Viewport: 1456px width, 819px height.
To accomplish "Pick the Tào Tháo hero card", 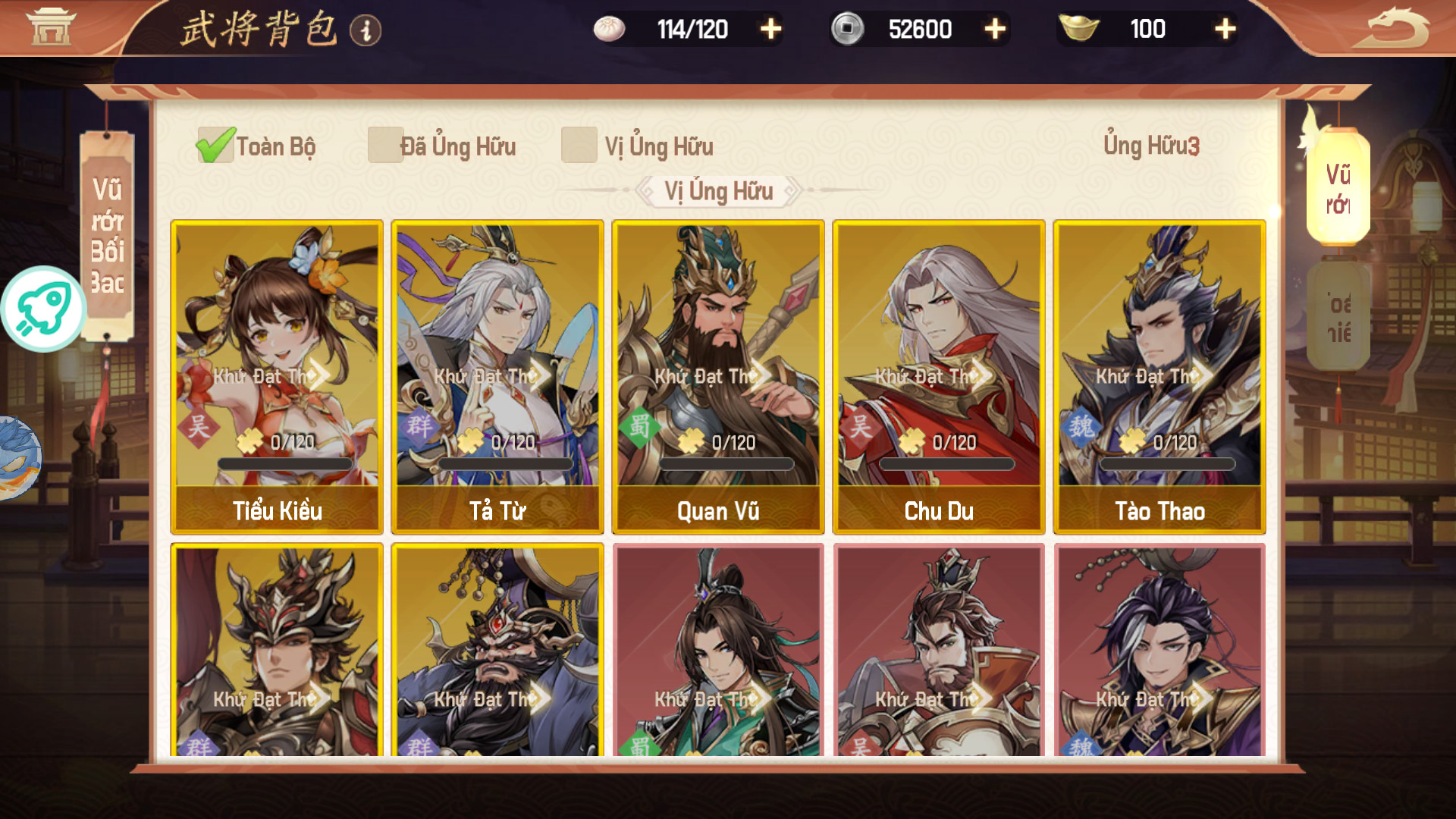I will [x=1159, y=377].
